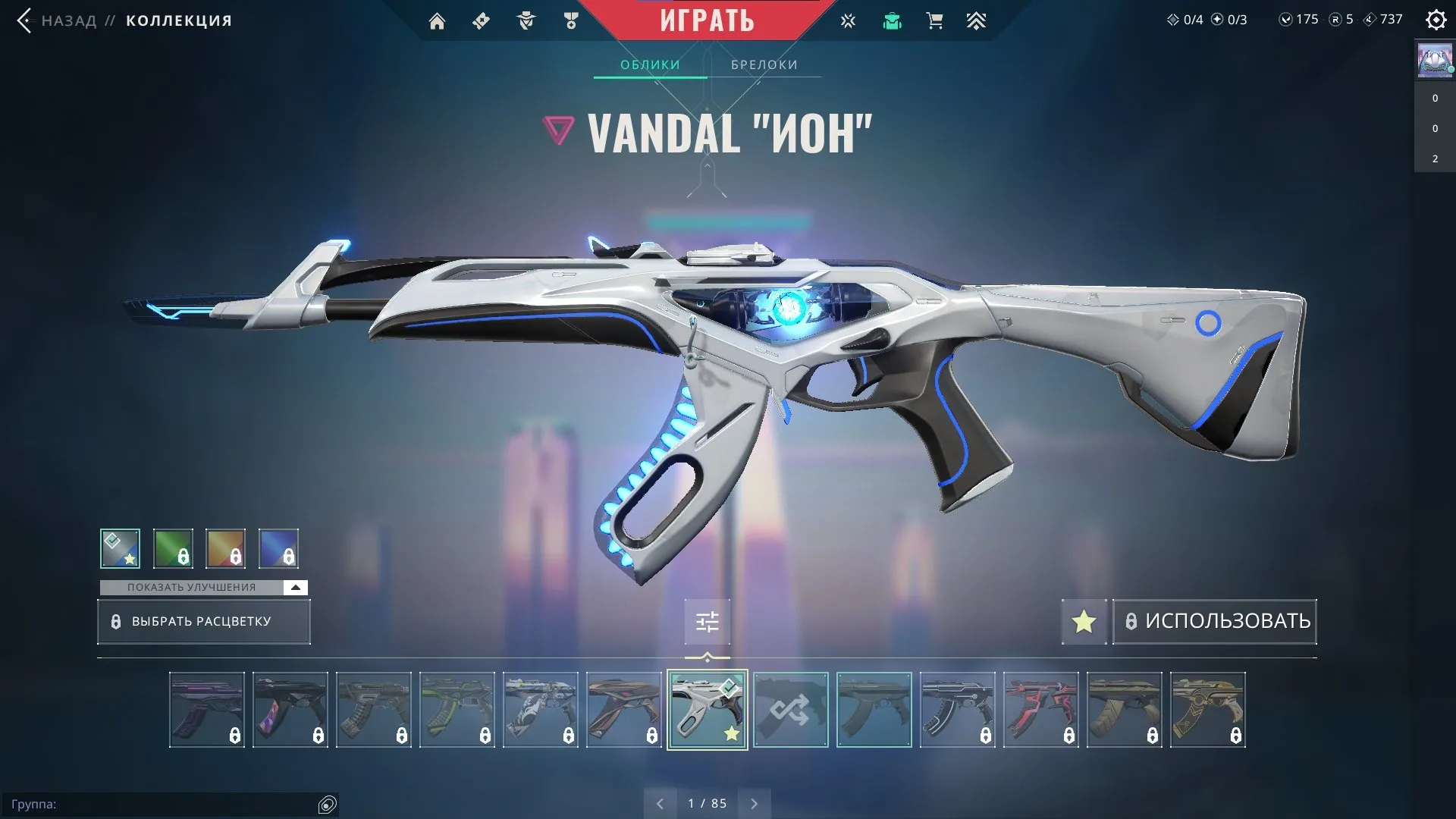Switch to the БРЕЛОКИ tab
The height and width of the screenshot is (819, 1456).
763,64
